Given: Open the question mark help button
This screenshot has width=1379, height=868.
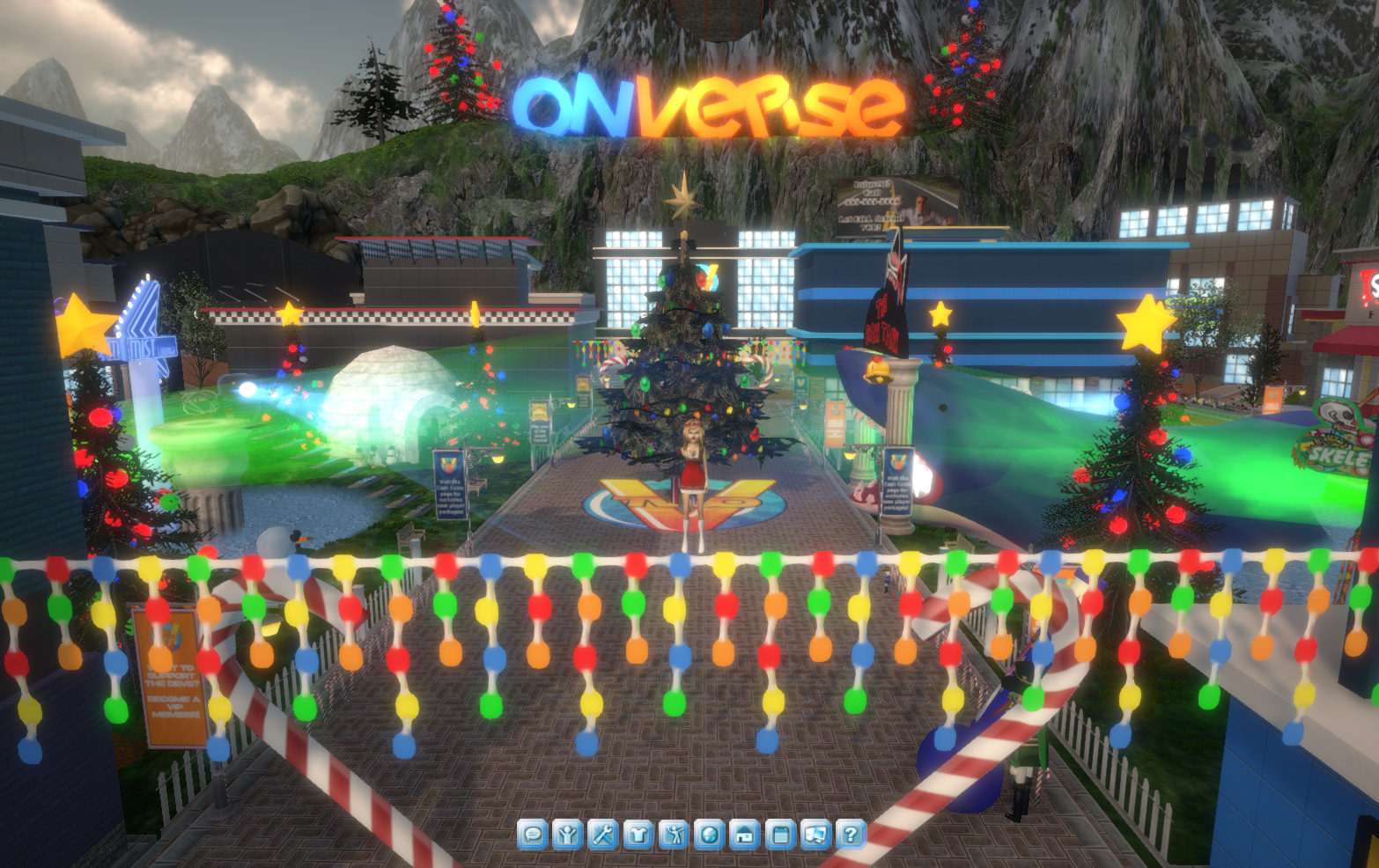Looking at the screenshot, I should coord(851,833).
